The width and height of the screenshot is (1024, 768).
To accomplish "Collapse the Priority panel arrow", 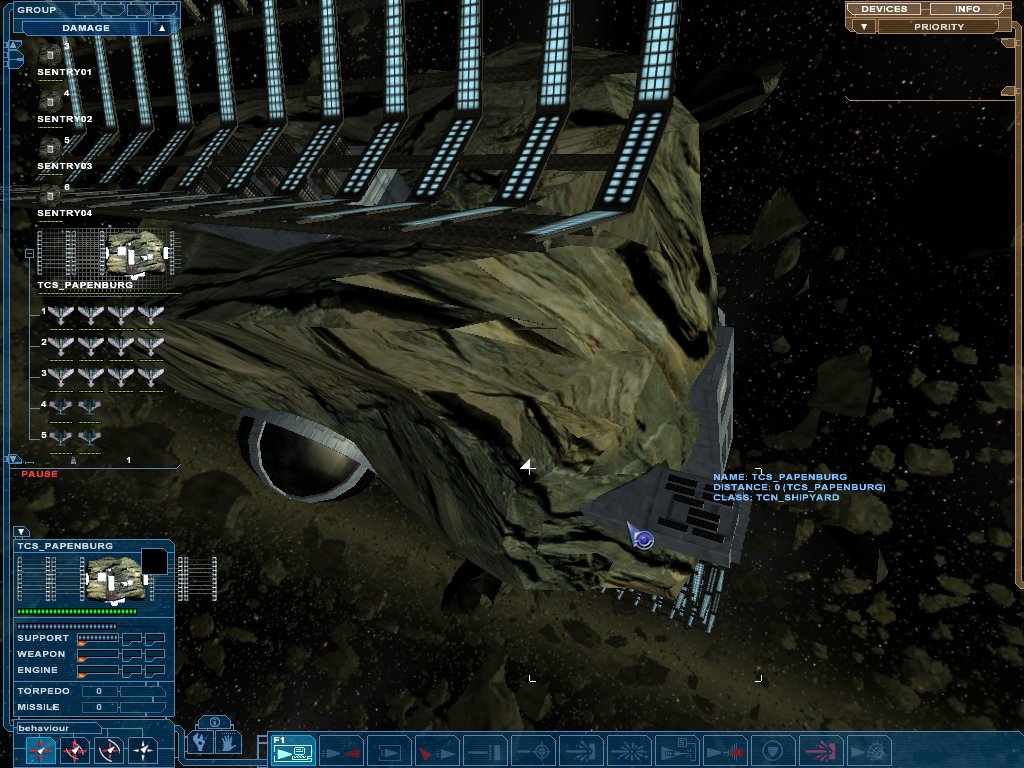I will point(855,27).
